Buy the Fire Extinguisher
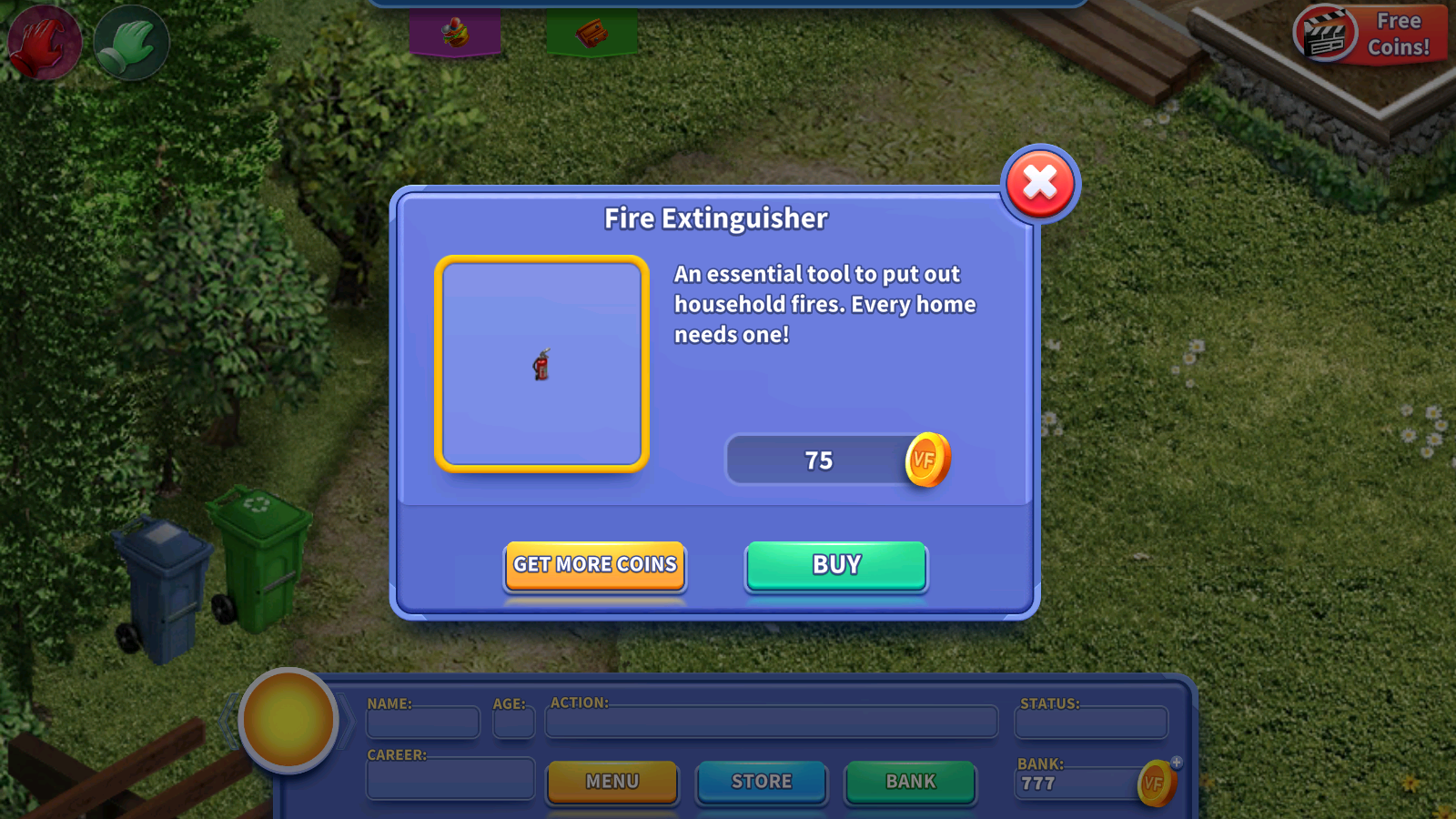The image size is (1456, 819). tap(835, 566)
